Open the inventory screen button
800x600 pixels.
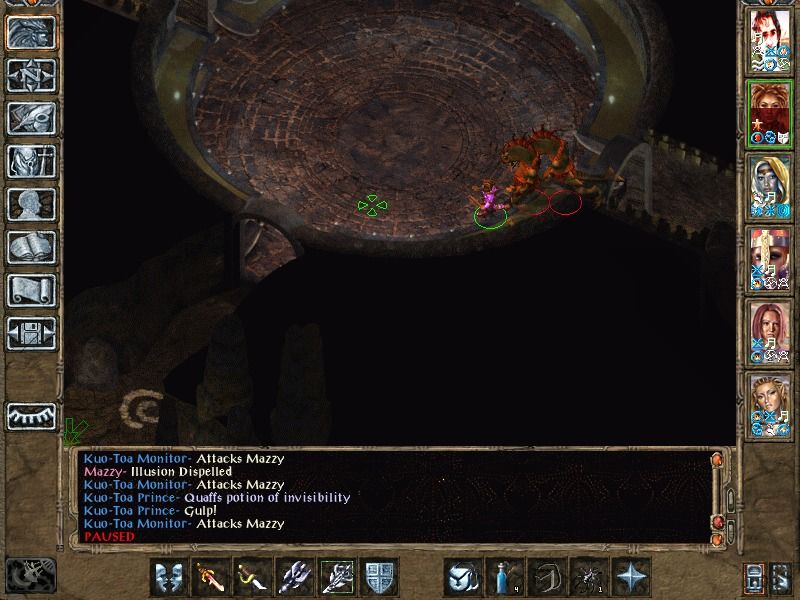[x=30, y=161]
